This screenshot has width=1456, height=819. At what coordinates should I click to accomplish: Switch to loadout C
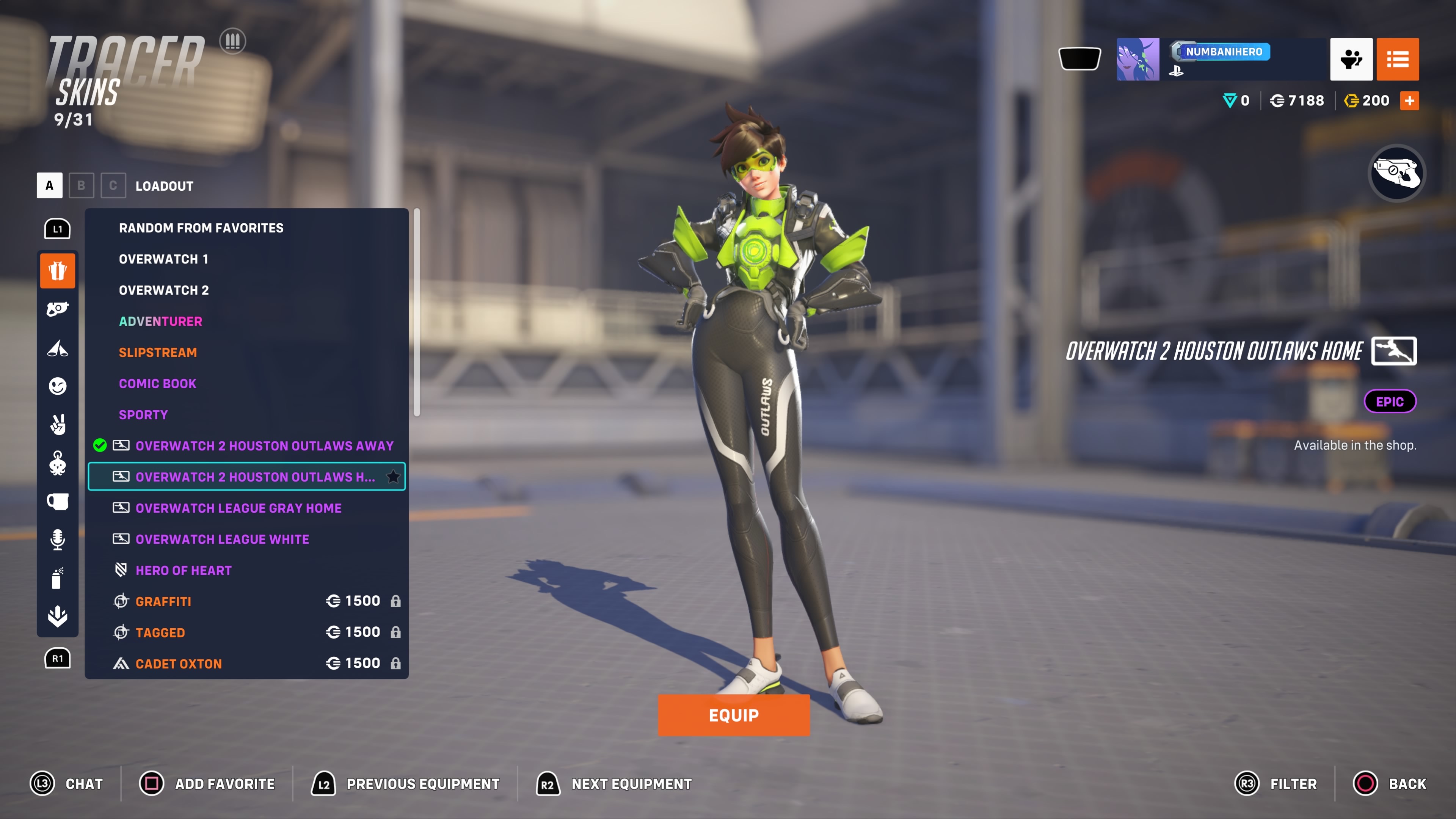[113, 185]
